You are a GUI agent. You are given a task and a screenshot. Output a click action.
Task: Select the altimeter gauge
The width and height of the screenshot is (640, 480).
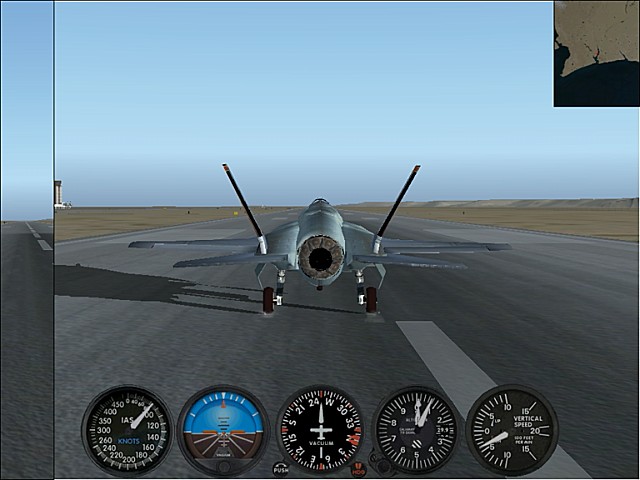(x=415, y=430)
